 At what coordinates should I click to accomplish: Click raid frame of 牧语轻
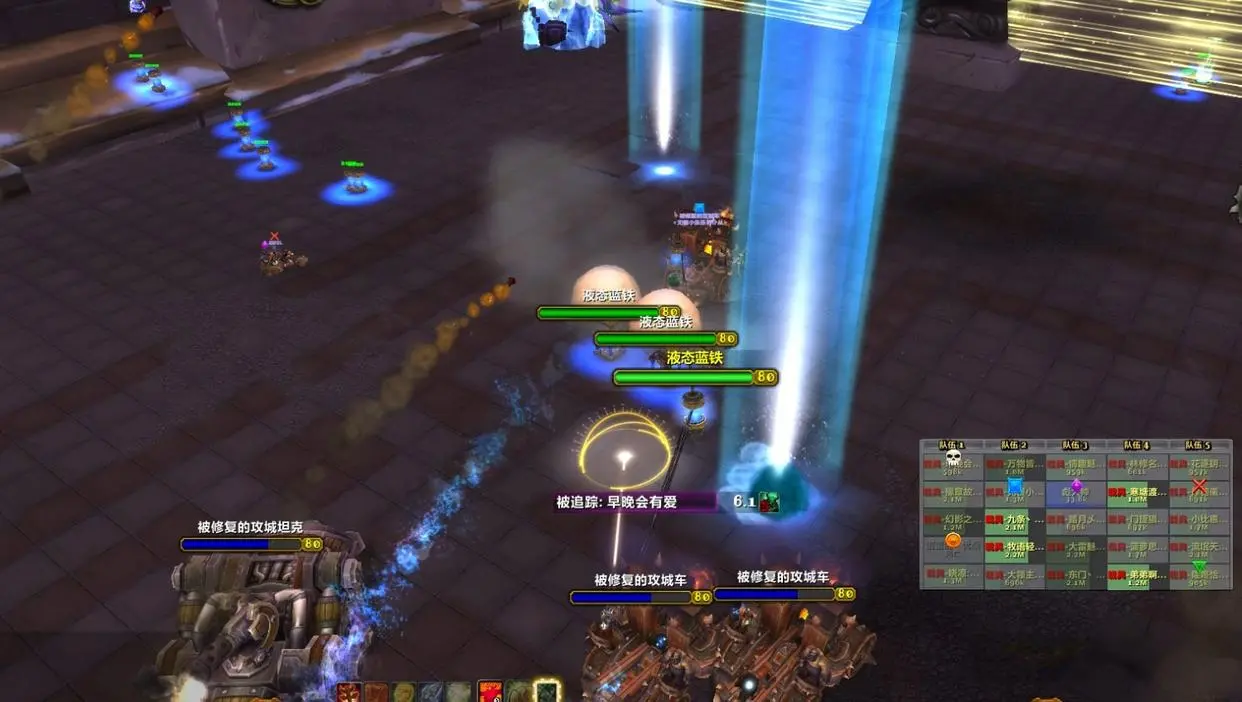[1014, 548]
